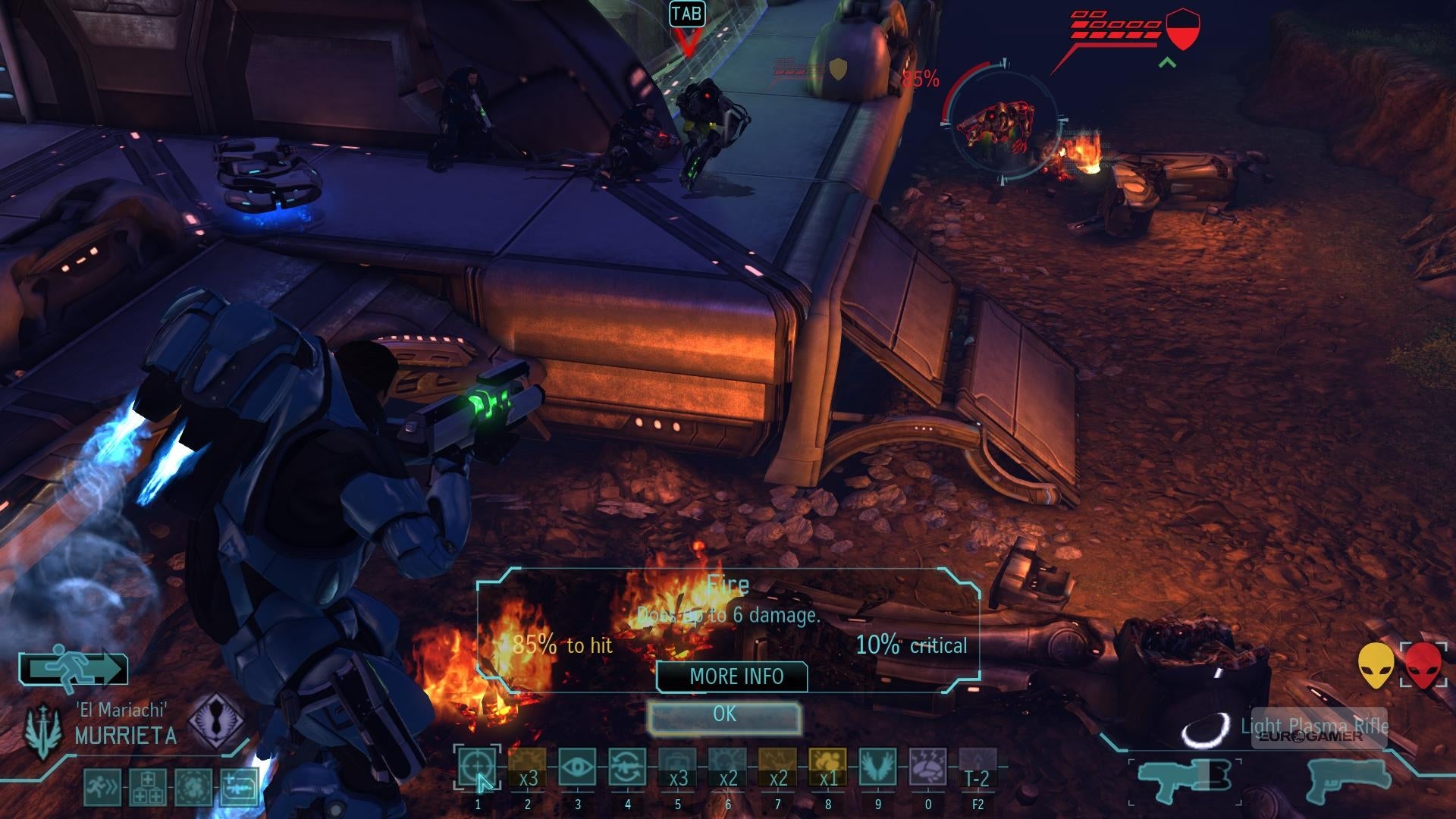Target the yellow alien head

(1376, 665)
